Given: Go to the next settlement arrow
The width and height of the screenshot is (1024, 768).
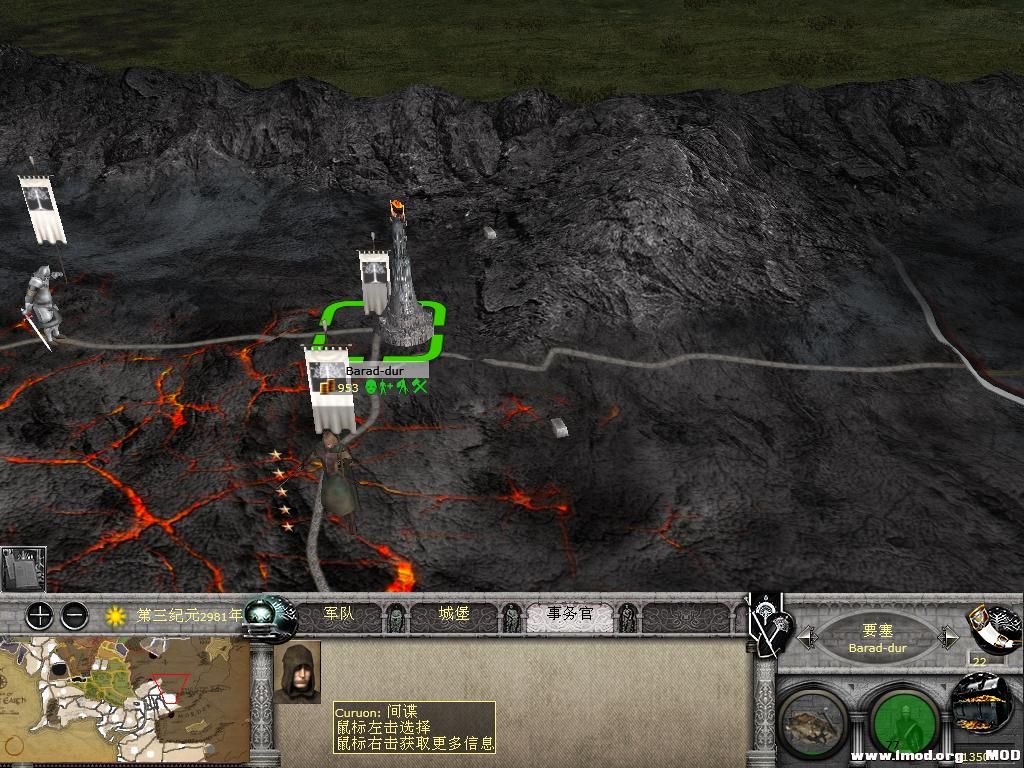Looking at the screenshot, I should 949,636.
